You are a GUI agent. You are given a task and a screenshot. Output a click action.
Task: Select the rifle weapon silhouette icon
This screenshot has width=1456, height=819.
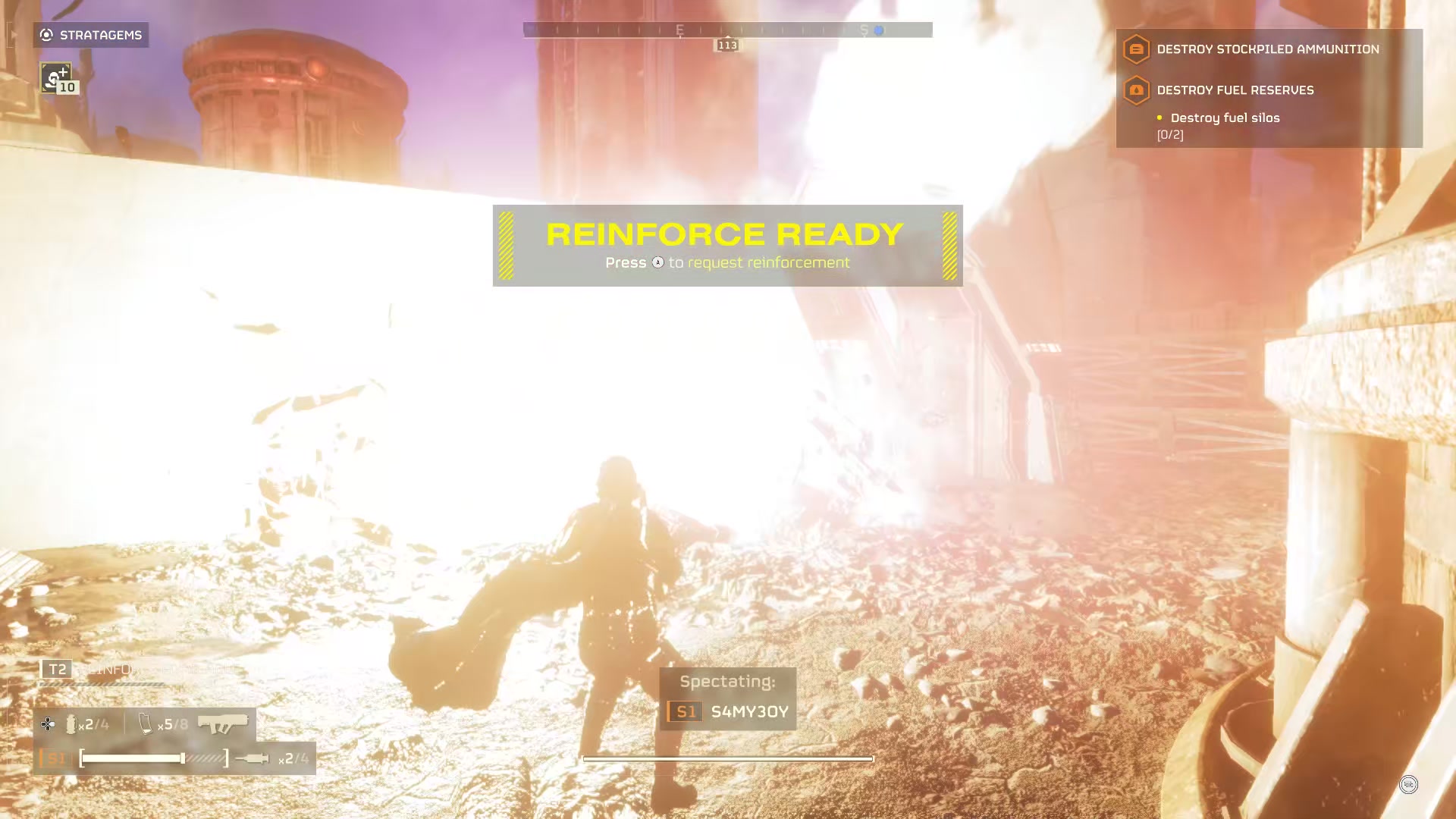coord(225,723)
